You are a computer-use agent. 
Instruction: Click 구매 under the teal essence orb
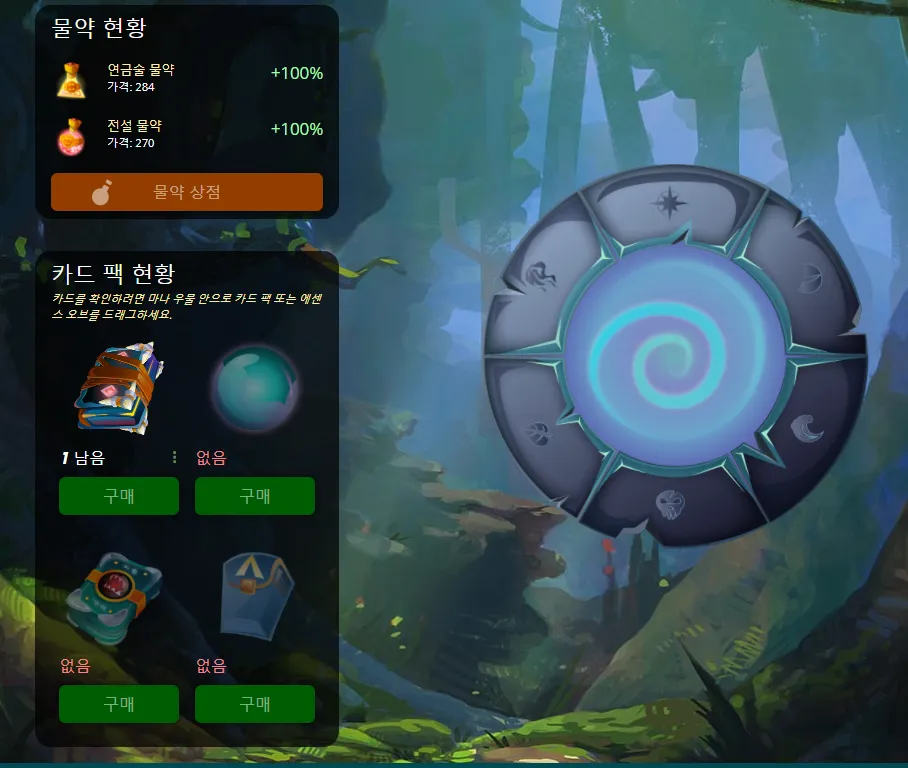tap(255, 496)
